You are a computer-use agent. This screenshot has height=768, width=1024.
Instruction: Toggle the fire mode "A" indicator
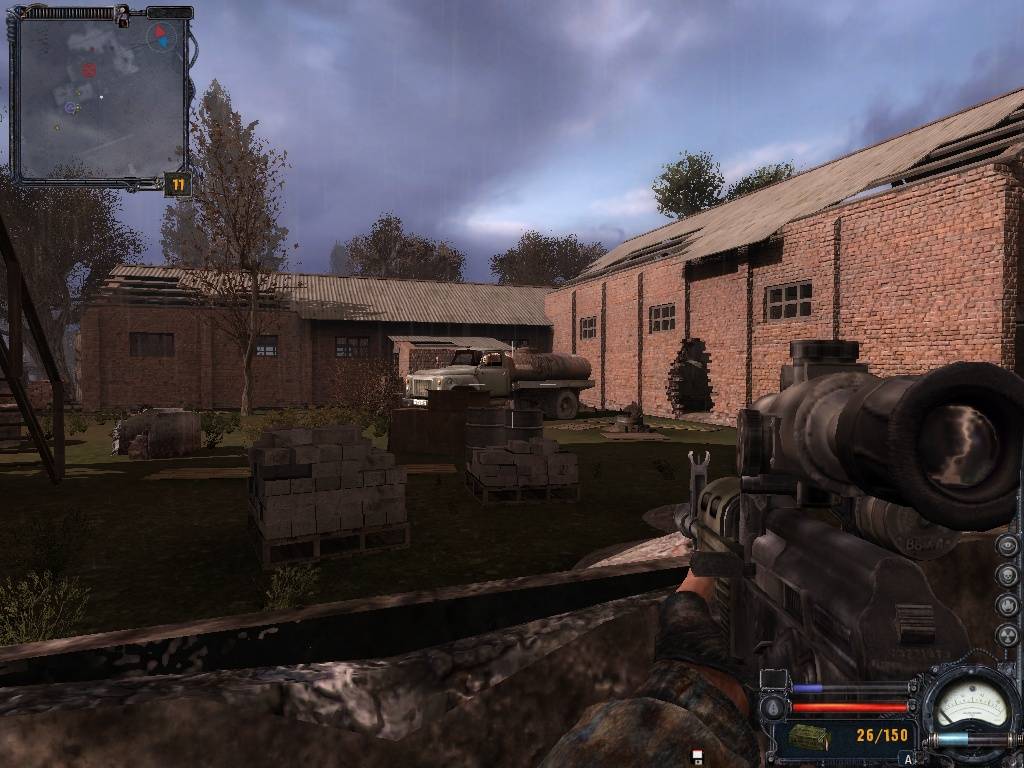point(907,759)
